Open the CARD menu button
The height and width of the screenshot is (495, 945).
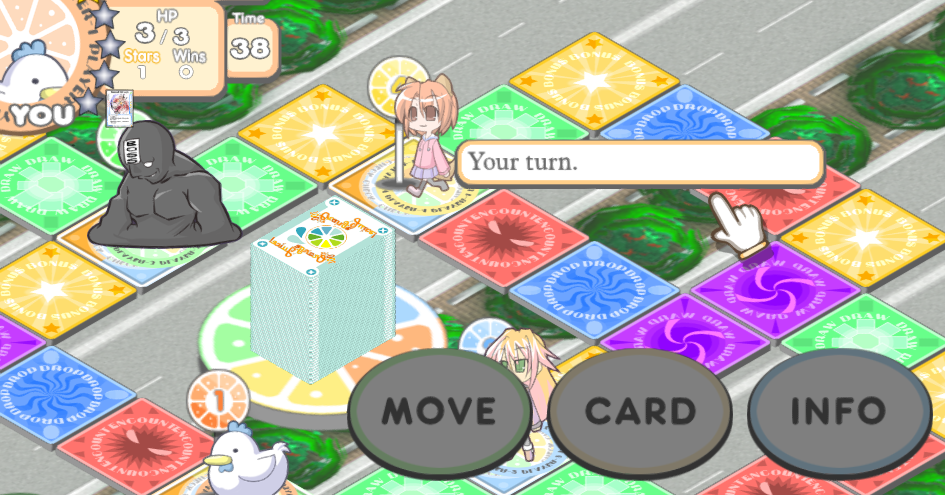click(x=640, y=410)
